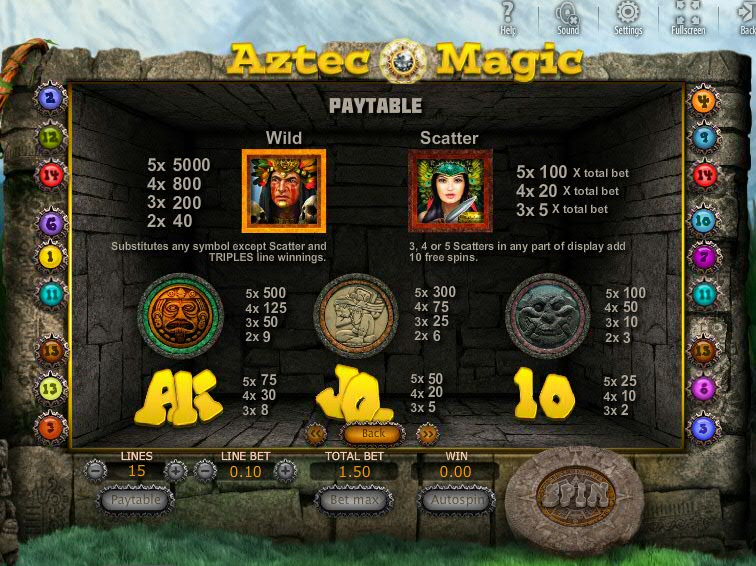Image resolution: width=756 pixels, height=566 pixels.
Task: Select payline 1 yellow gem marker
Action: [50, 257]
